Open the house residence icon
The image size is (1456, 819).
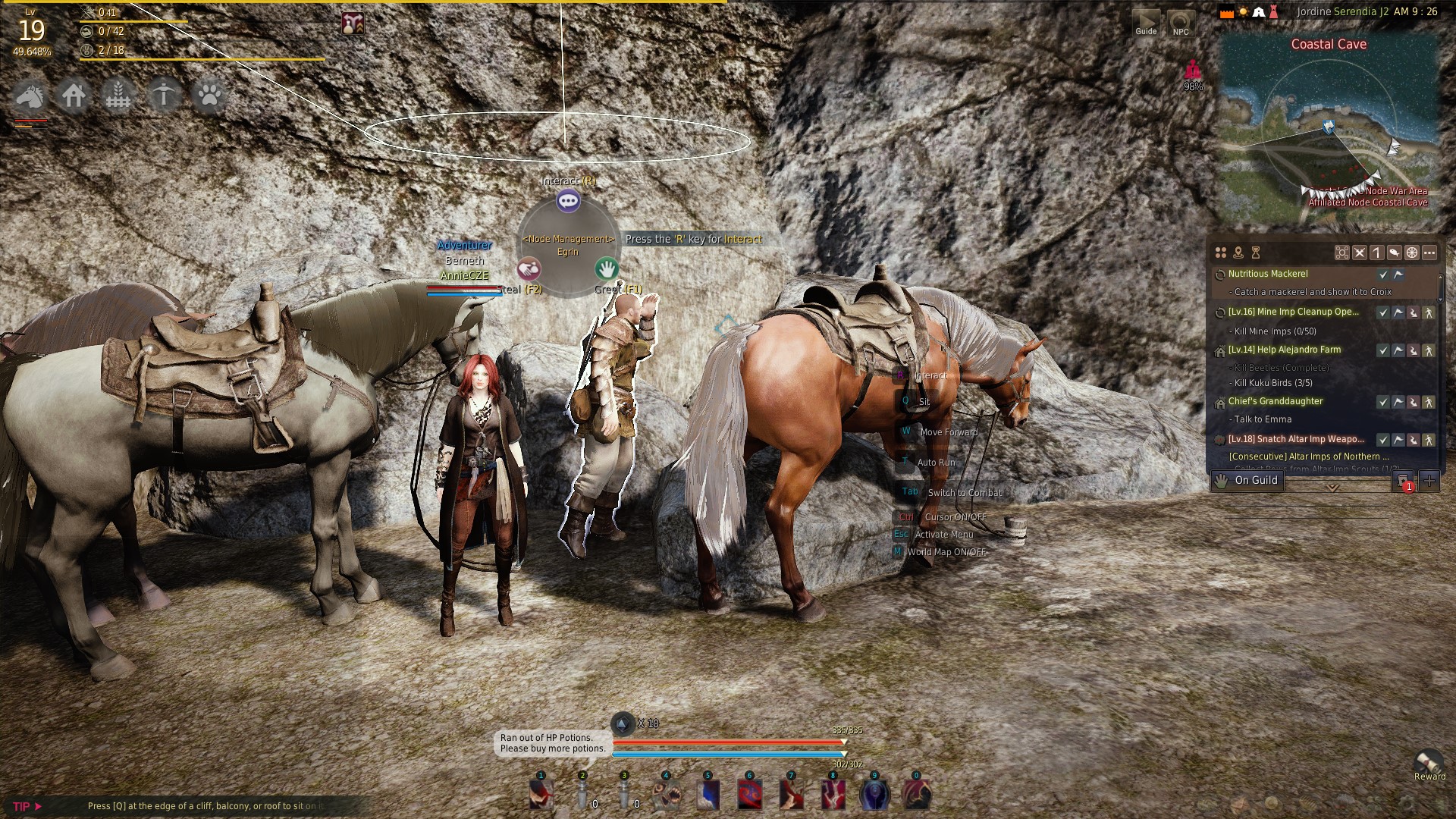[x=74, y=96]
